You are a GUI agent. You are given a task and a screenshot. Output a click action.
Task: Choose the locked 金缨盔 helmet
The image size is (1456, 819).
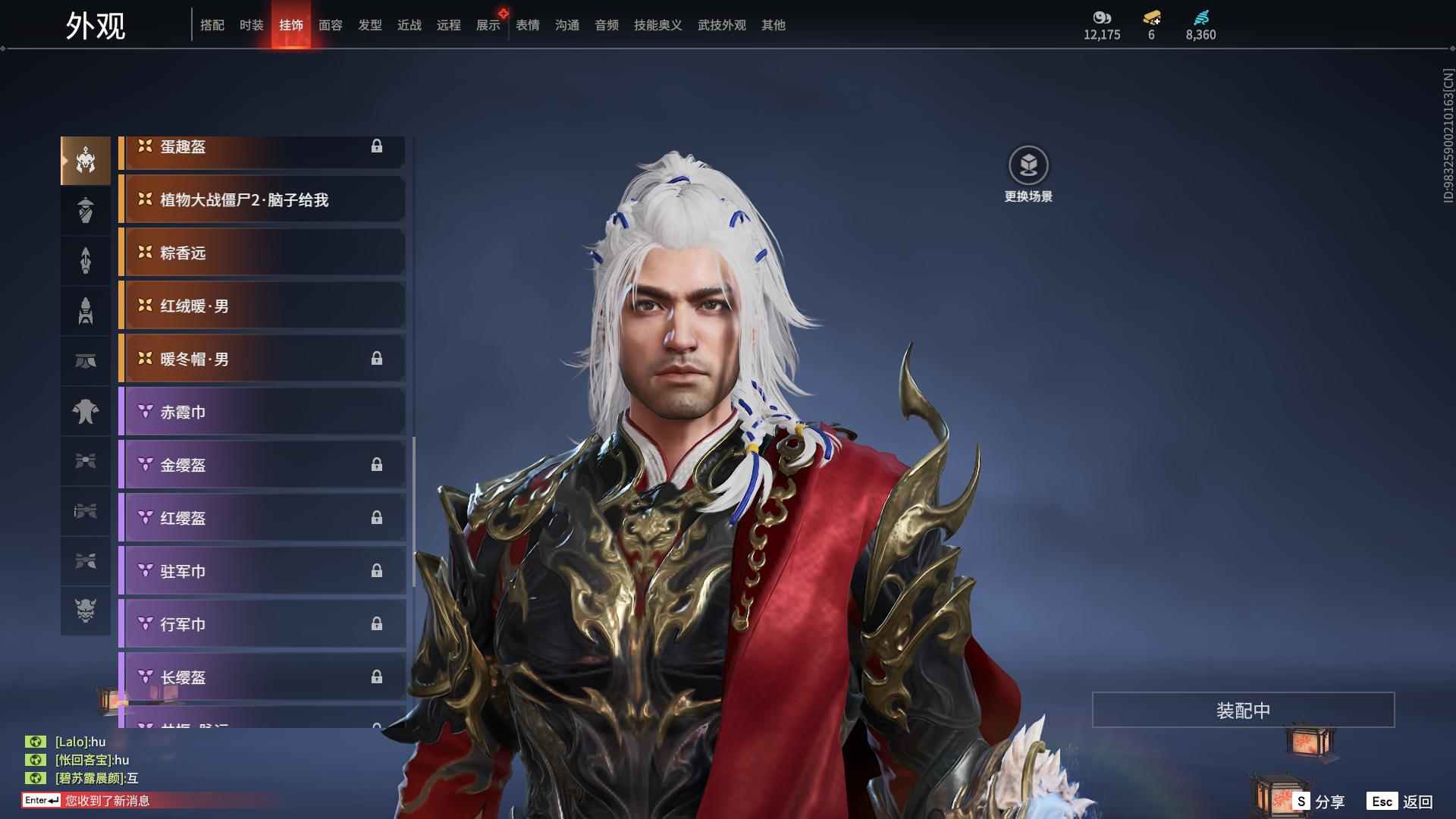[262, 466]
